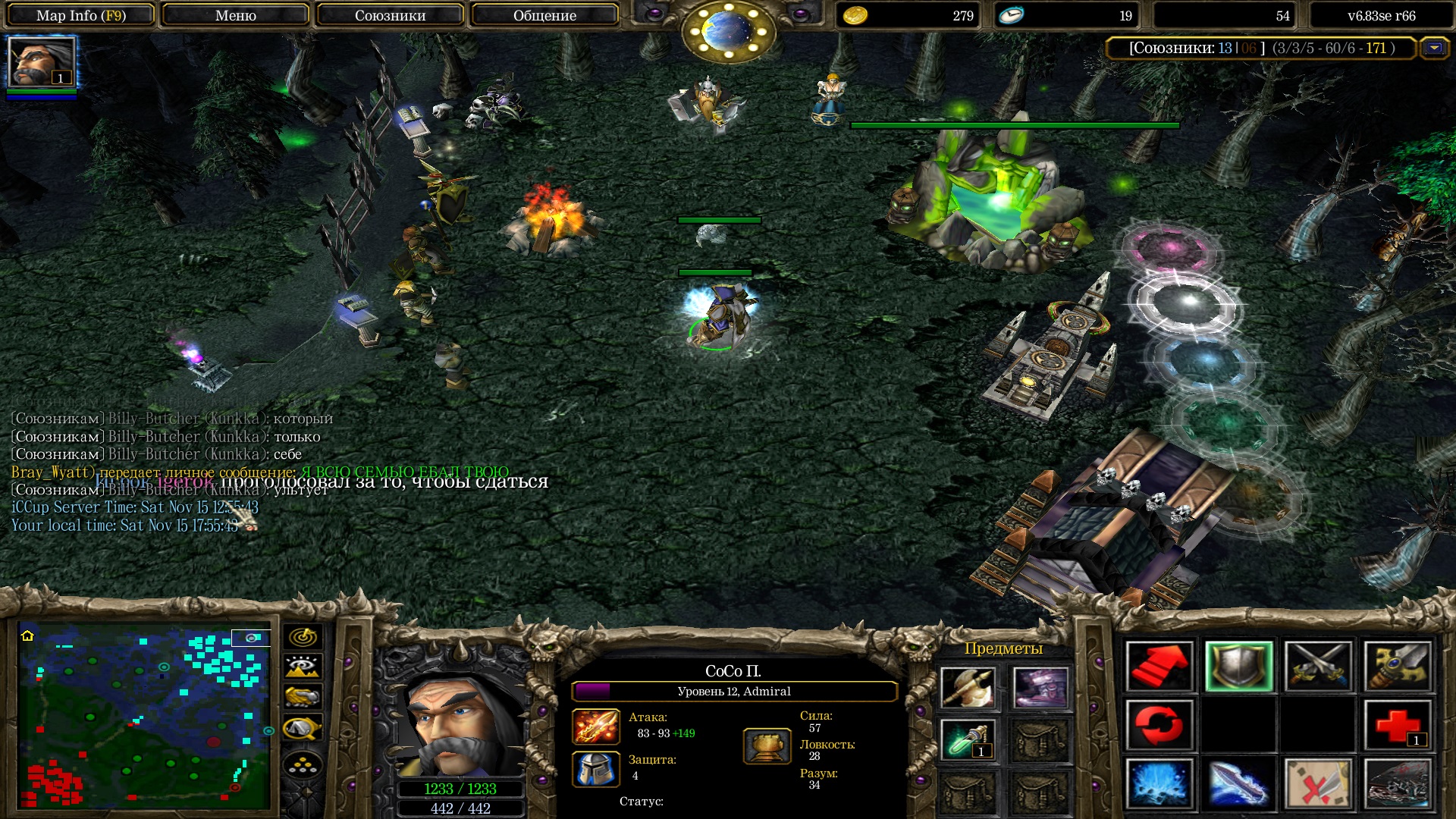The image size is (1456, 819).
Task: Open Map Info (F9) panel
Action: (80, 15)
